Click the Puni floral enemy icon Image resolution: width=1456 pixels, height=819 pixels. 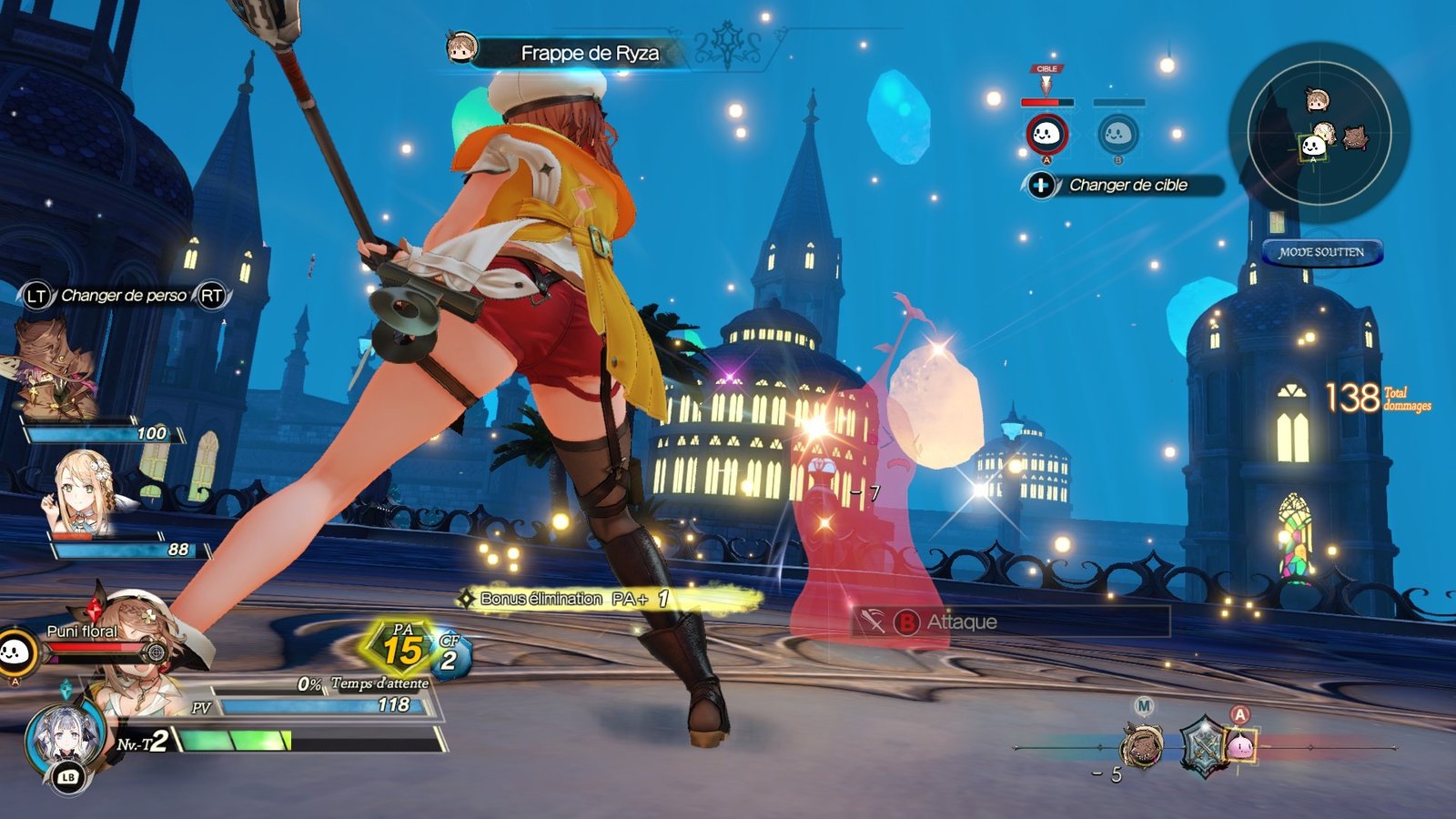tap(16, 652)
